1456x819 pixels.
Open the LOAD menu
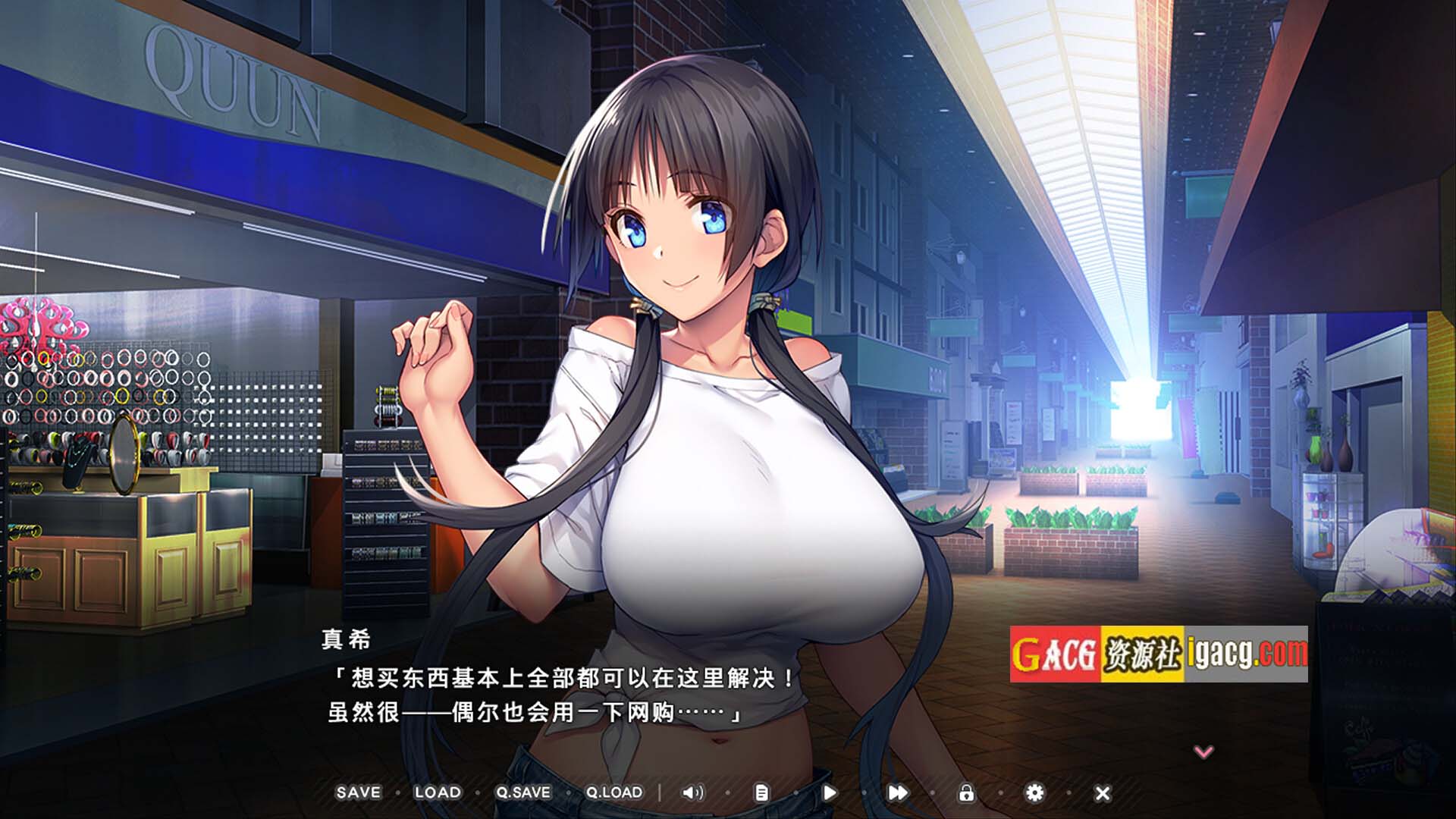[x=438, y=792]
